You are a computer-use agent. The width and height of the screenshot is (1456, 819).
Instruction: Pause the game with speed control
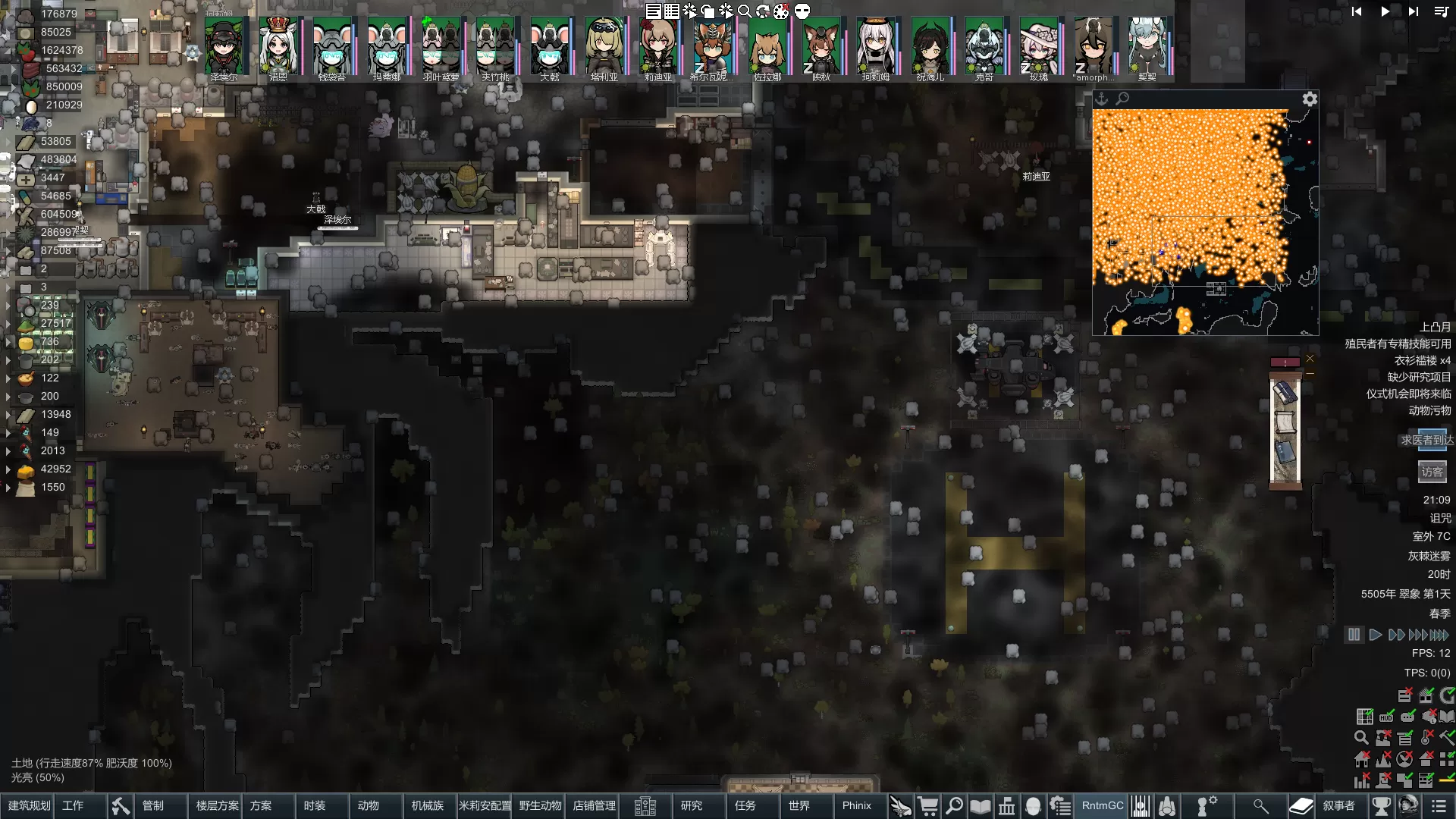(1354, 635)
